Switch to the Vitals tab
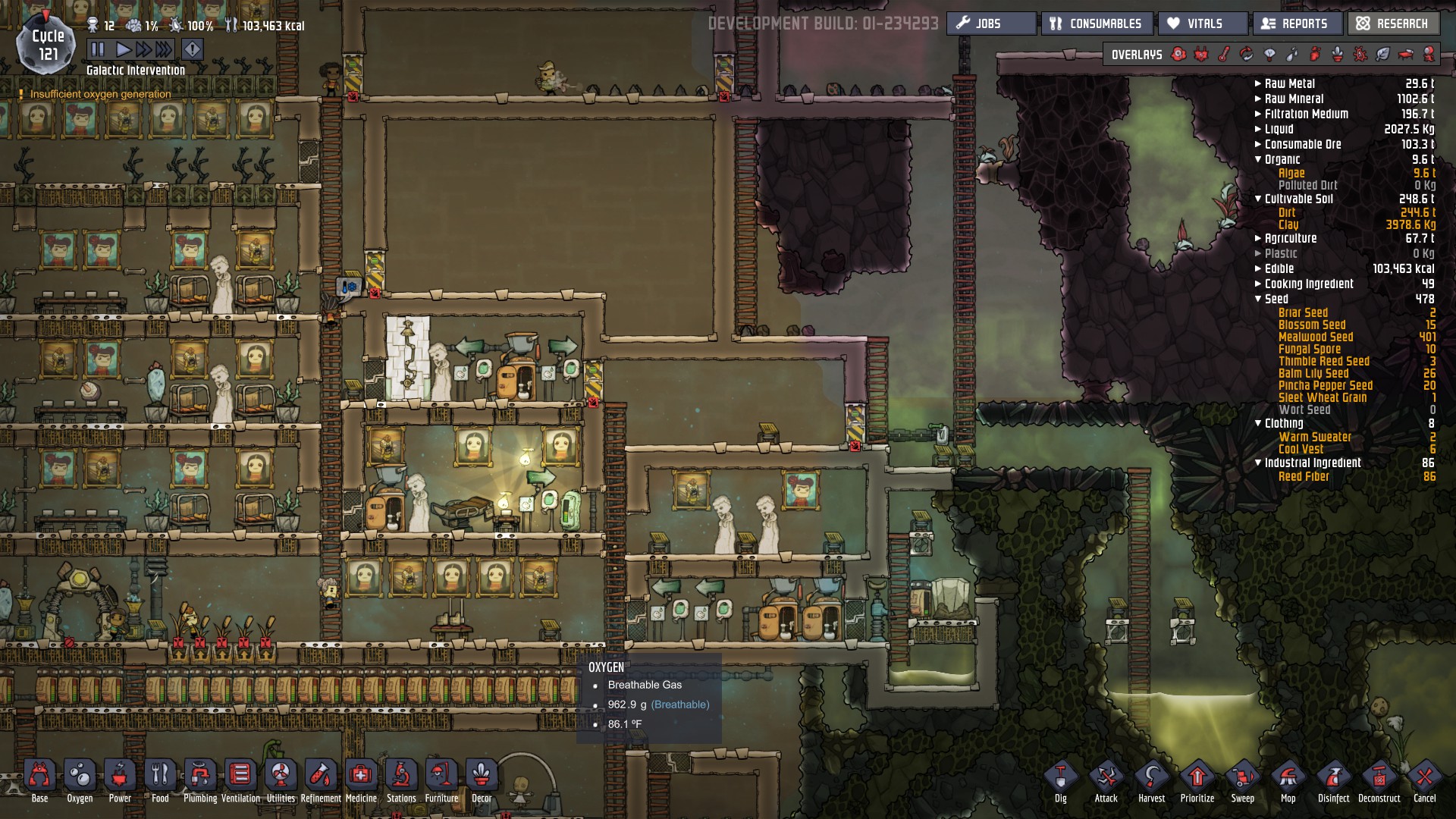 1200,24
